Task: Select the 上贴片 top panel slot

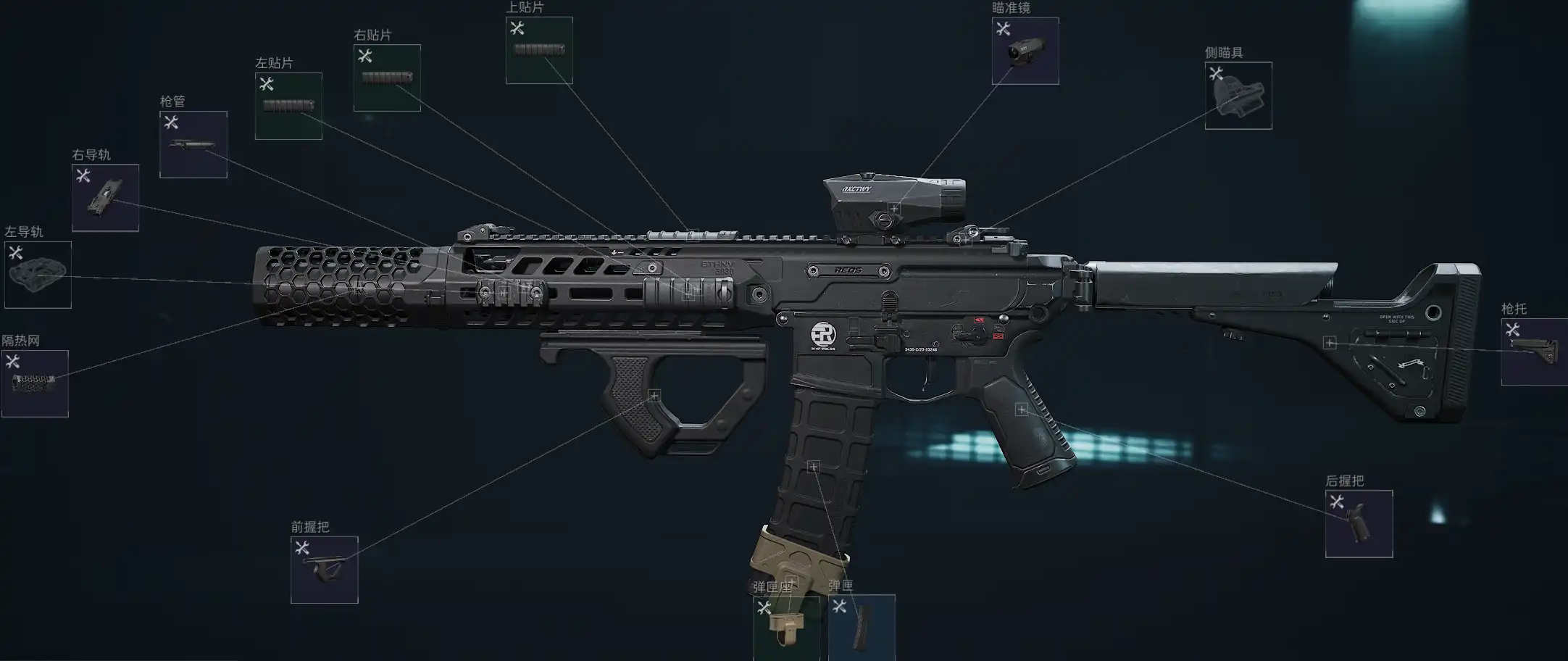Action: click(539, 50)
